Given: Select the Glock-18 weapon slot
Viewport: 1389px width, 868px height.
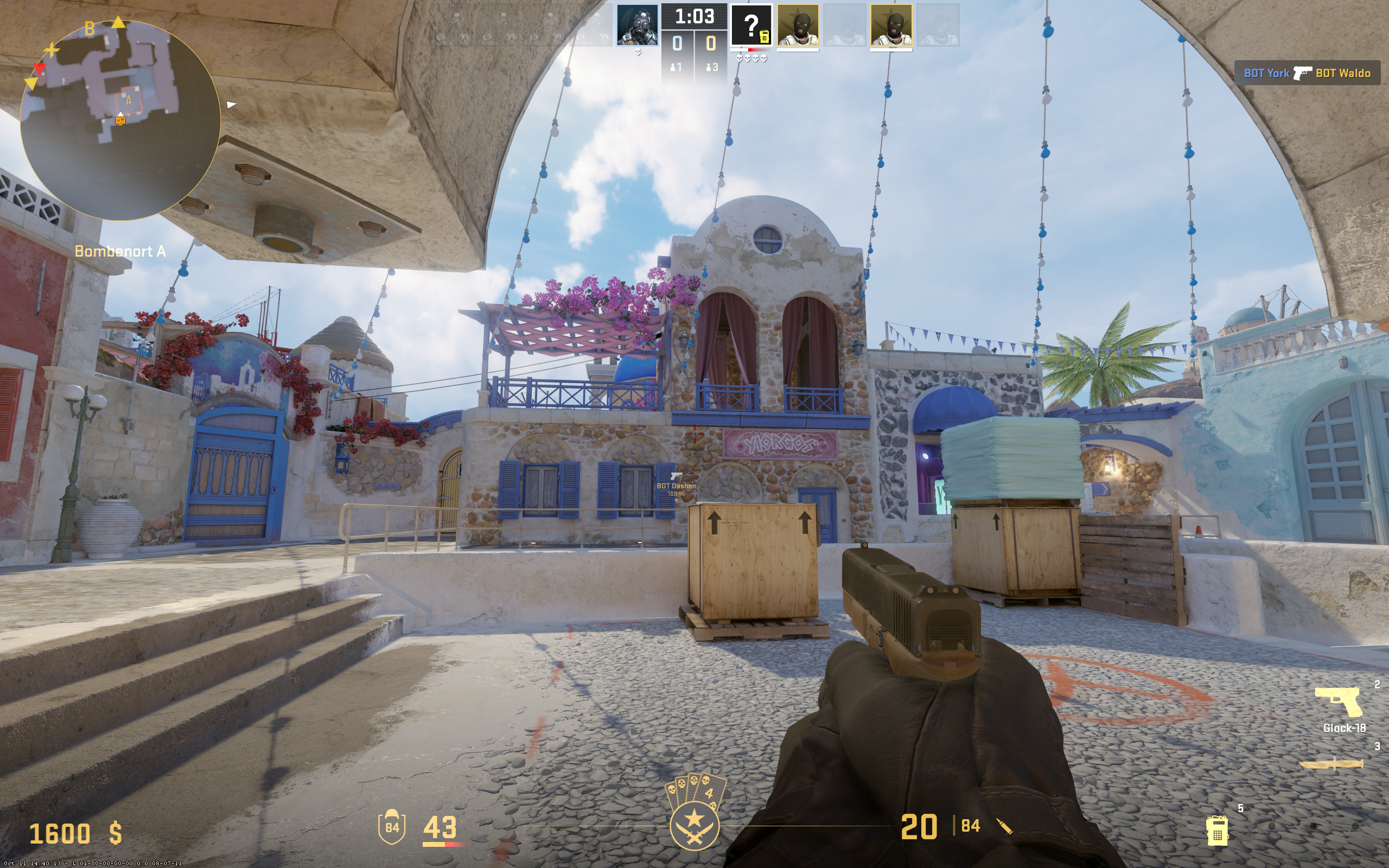Looking at the screenshot, I should [1340, 702].
